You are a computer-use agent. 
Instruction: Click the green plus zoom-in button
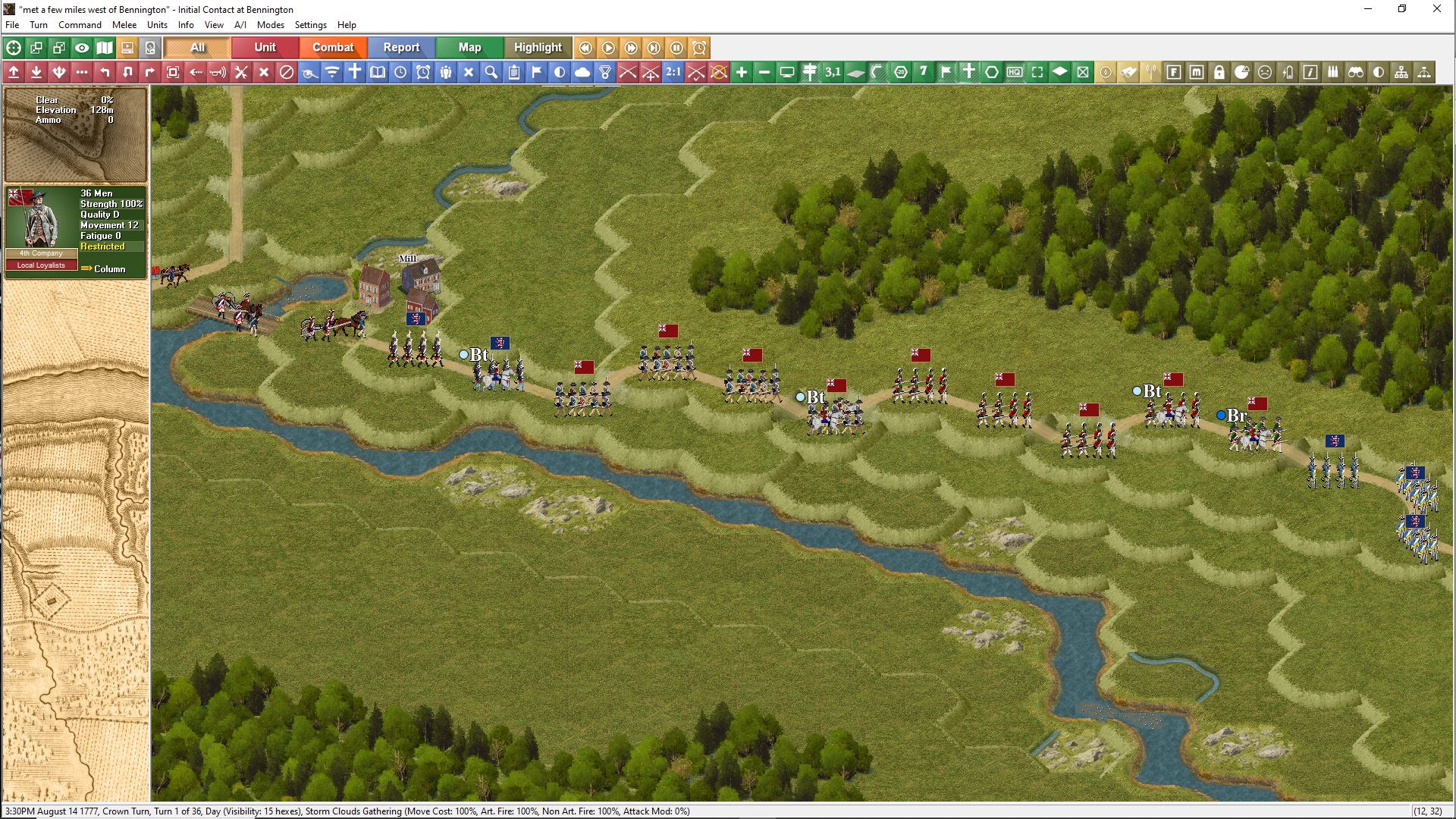[742, 72]
